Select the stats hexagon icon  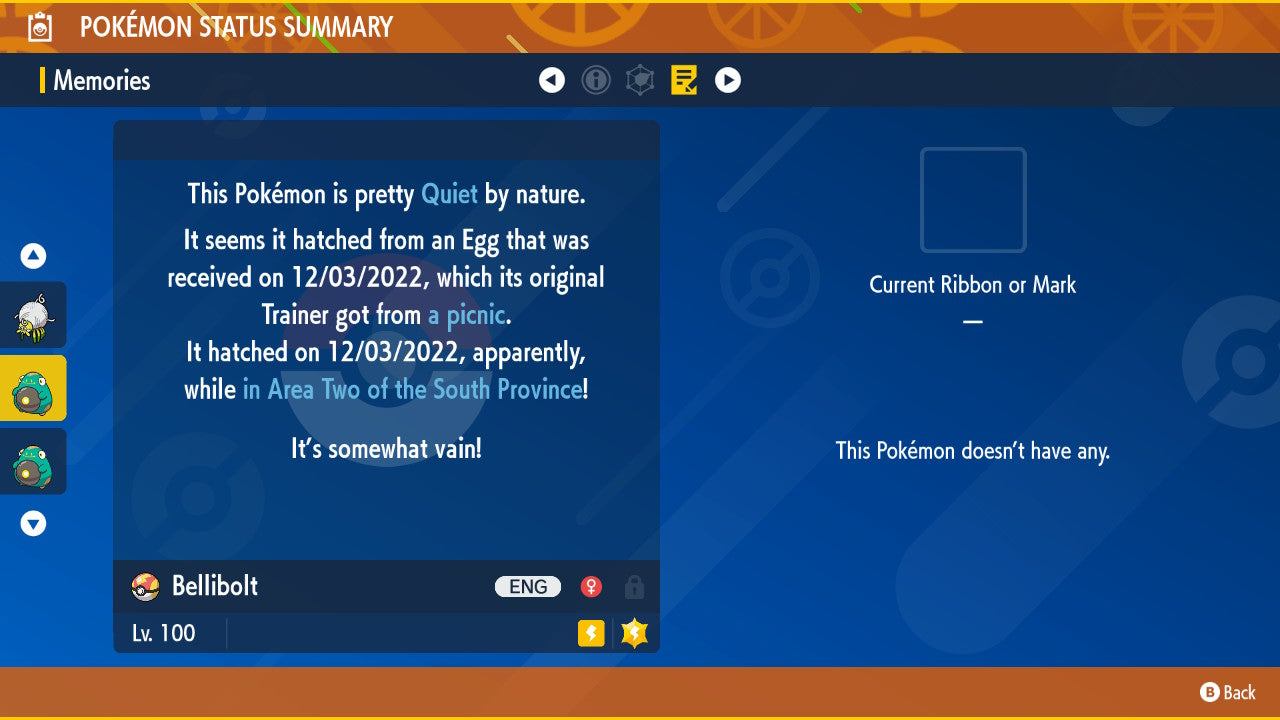tap(640, 80)
